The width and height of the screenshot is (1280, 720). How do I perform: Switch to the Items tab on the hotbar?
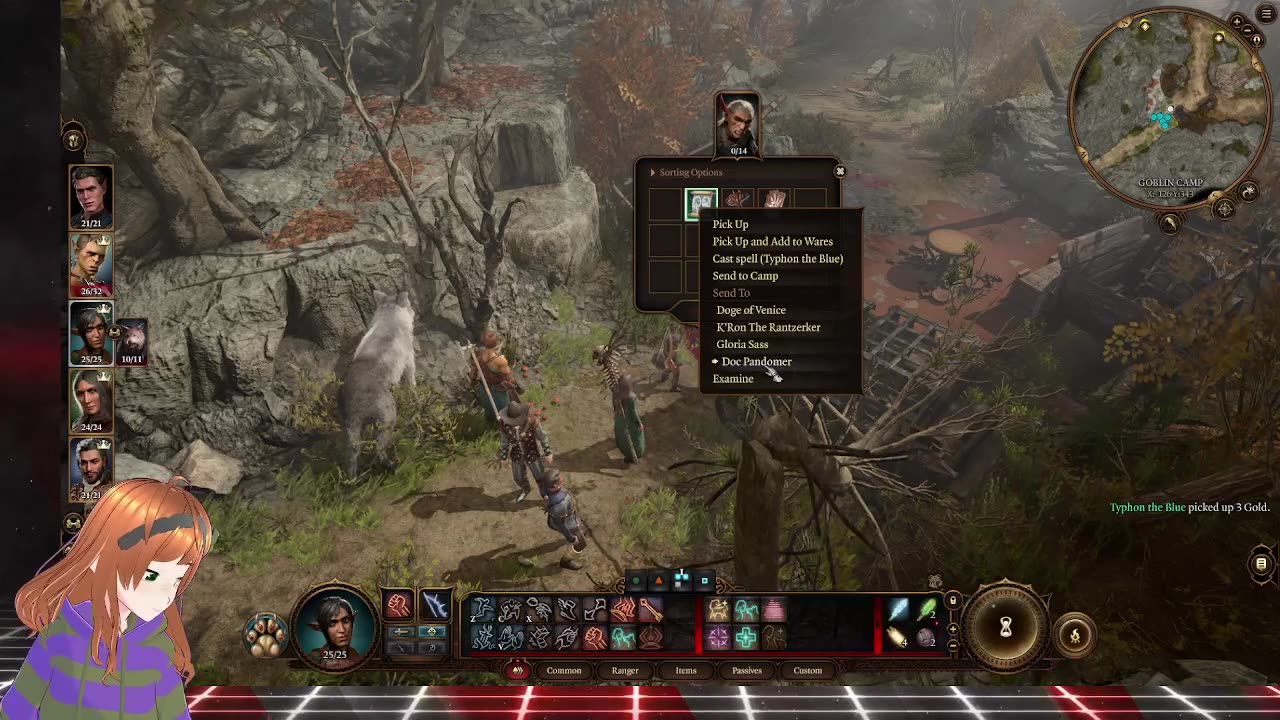686,670
